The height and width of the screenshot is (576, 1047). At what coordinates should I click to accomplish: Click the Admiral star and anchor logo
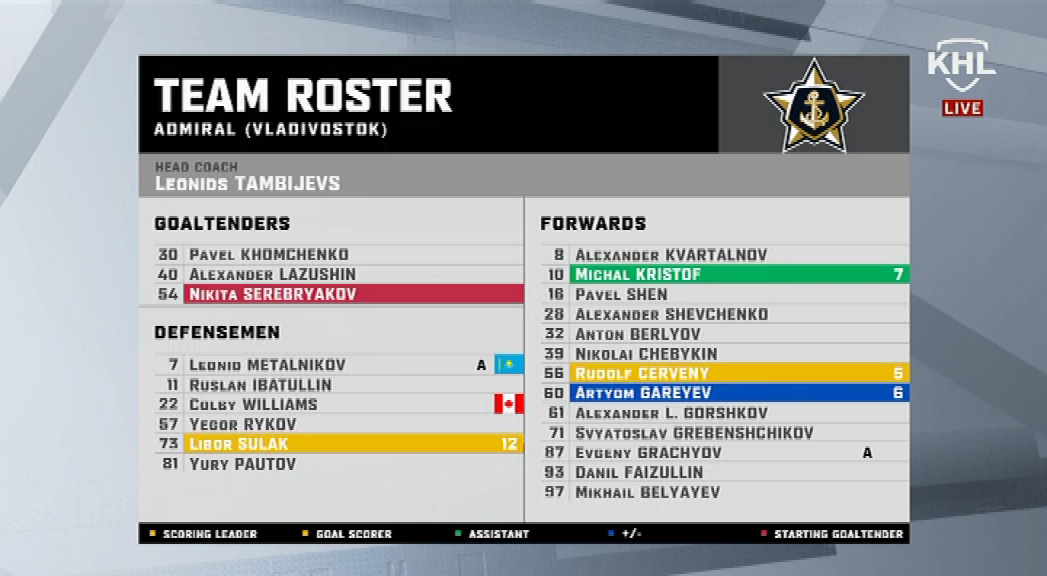[x=813, y=106]
